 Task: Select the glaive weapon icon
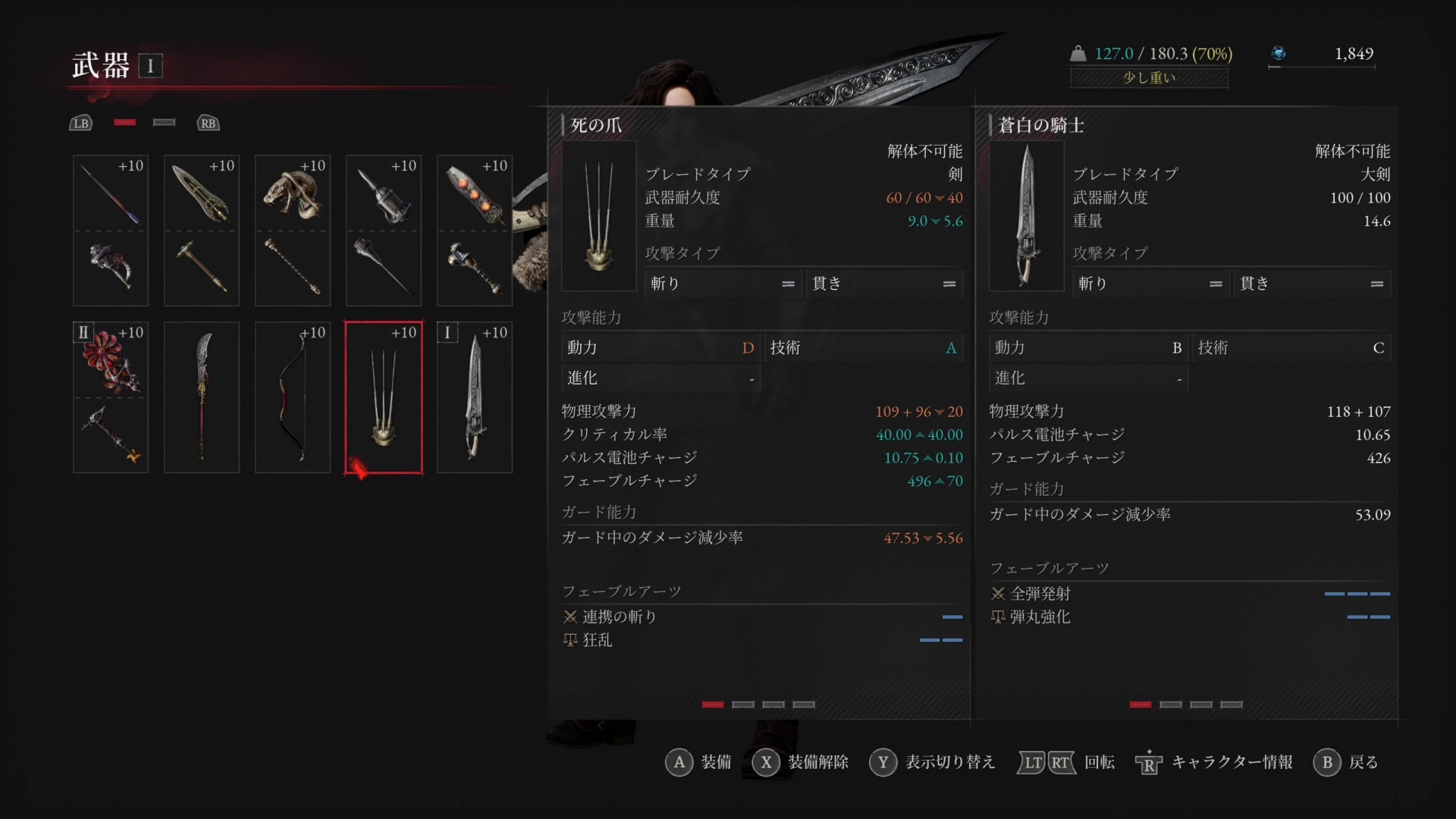(x=201, y=398)
